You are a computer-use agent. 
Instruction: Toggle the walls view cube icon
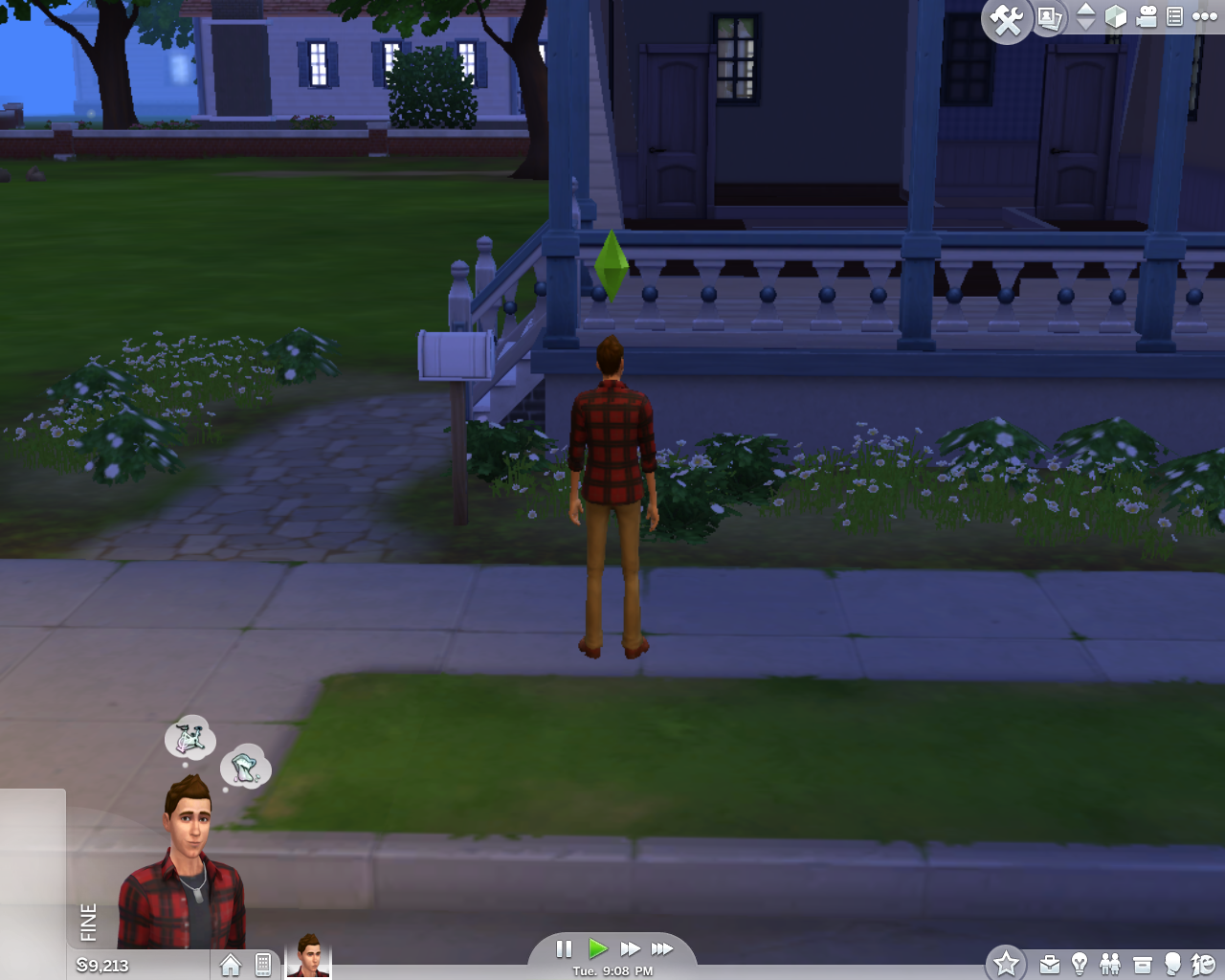click(1115, 16)
